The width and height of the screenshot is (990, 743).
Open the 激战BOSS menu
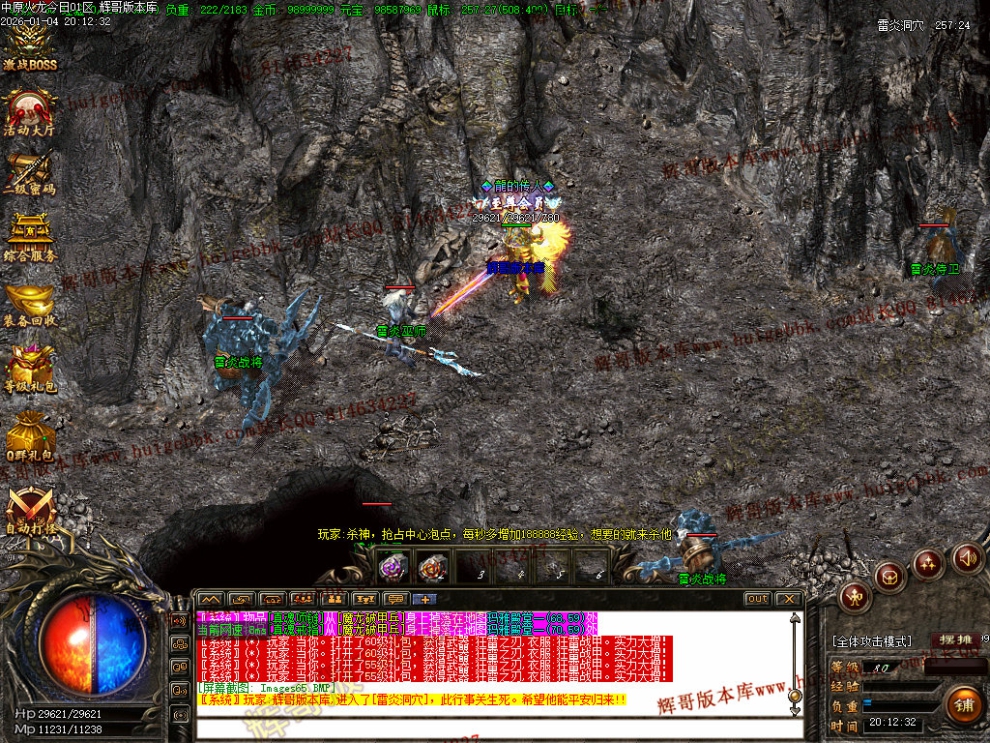point(29,48)
